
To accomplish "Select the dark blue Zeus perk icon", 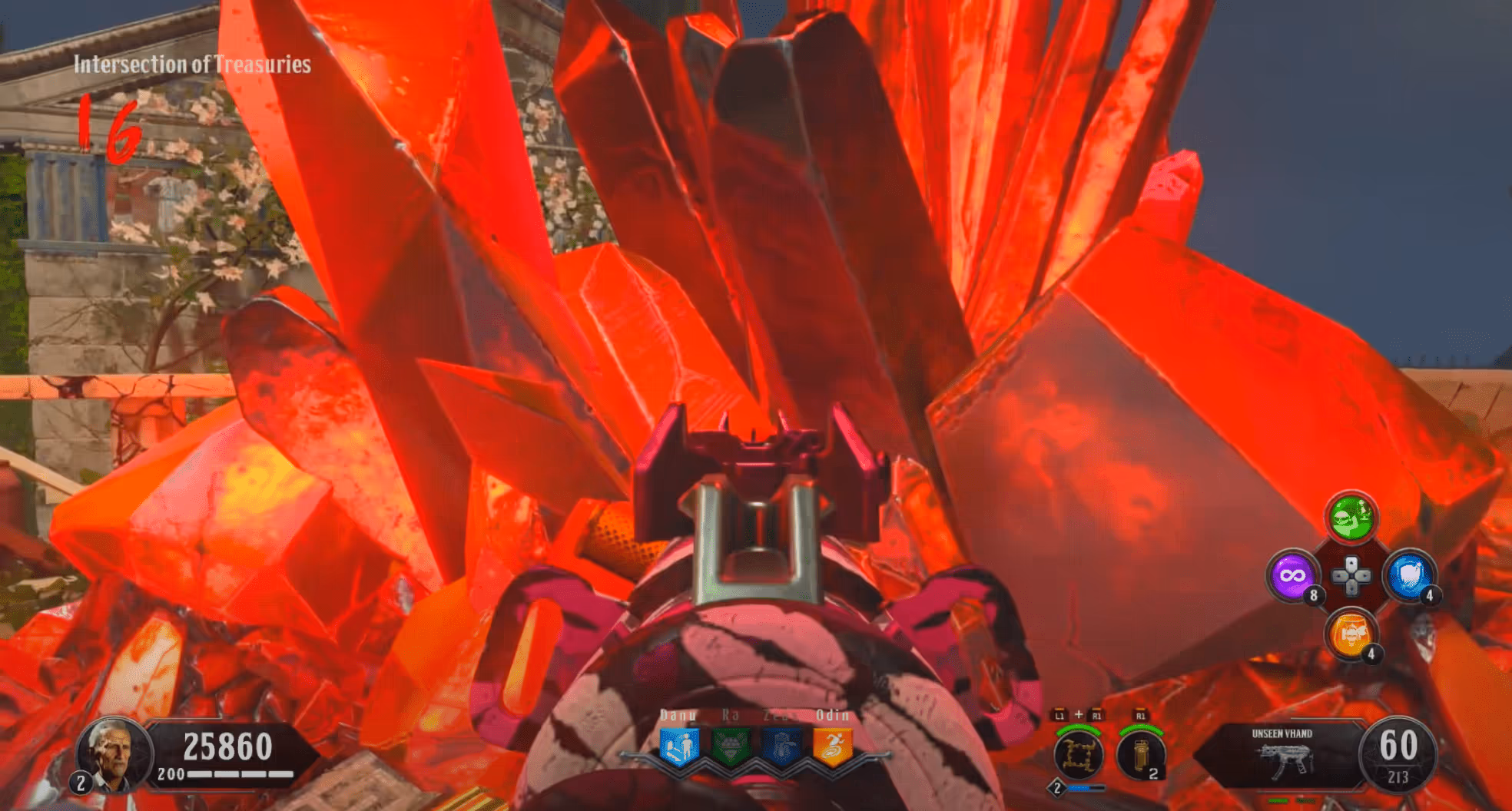I will (x=781, y=746).
